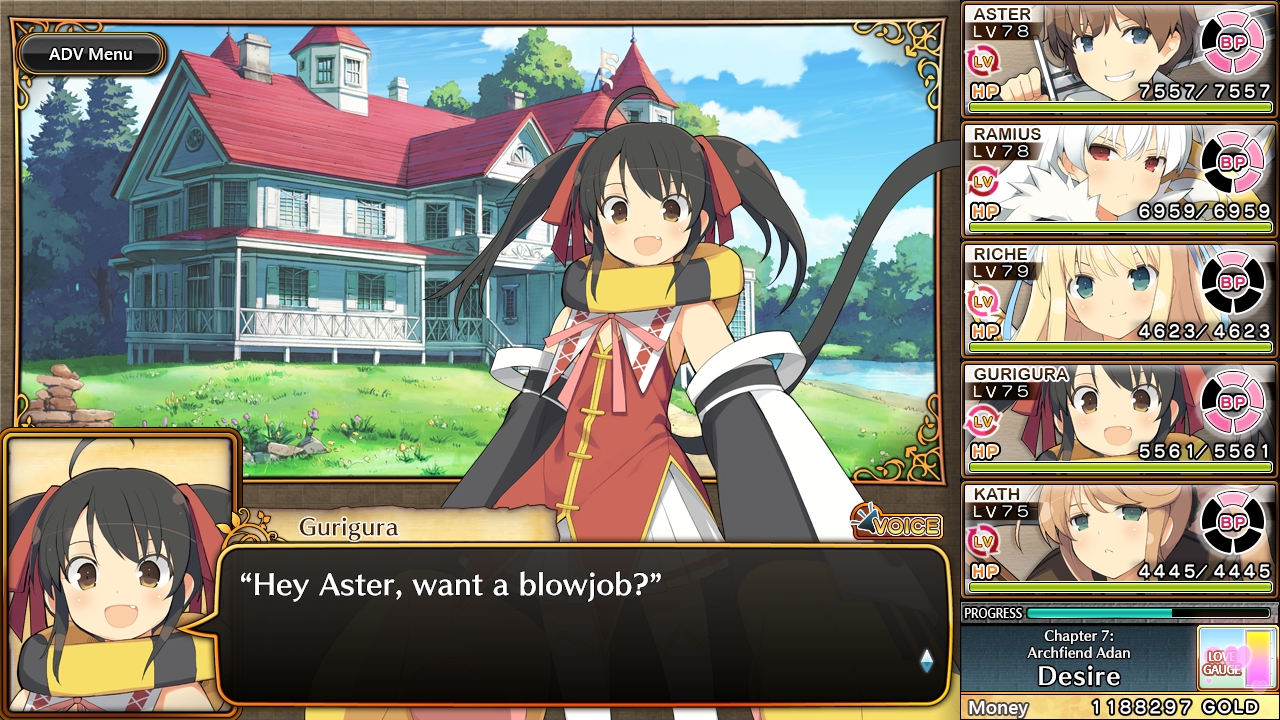Replay the line with the VOICE button

[x=897, y=524]
